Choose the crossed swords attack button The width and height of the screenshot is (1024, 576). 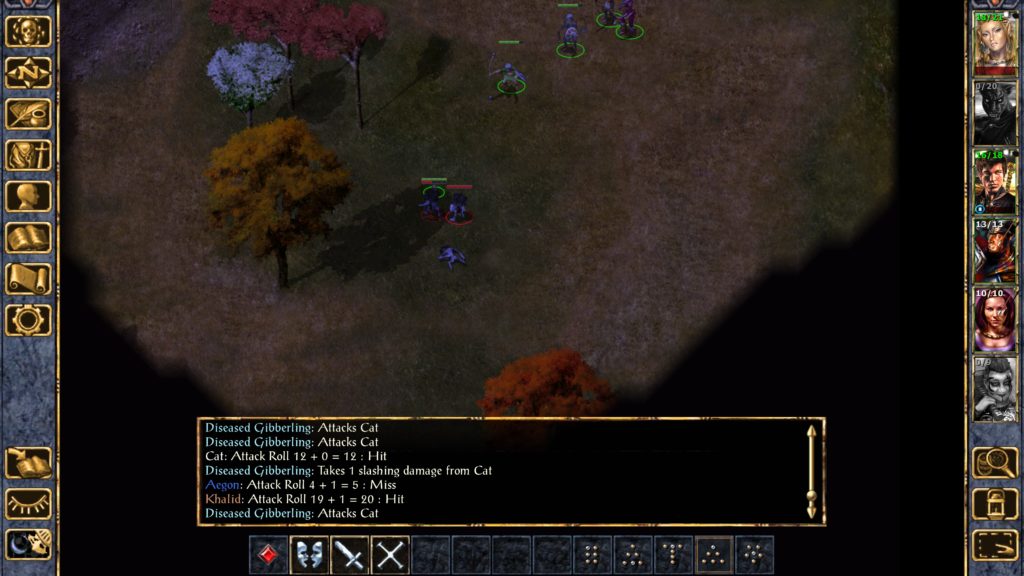pos(391,555)
